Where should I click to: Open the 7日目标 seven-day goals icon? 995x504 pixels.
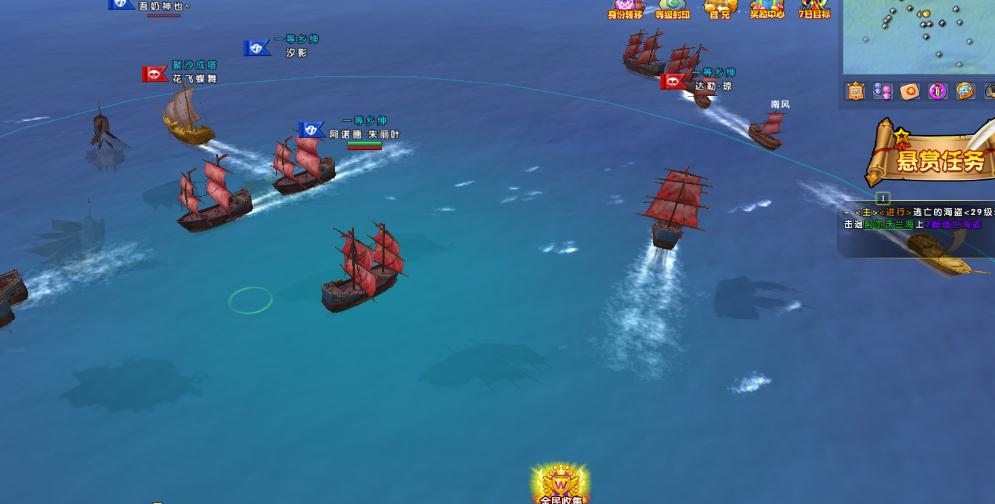click(814, 8)
